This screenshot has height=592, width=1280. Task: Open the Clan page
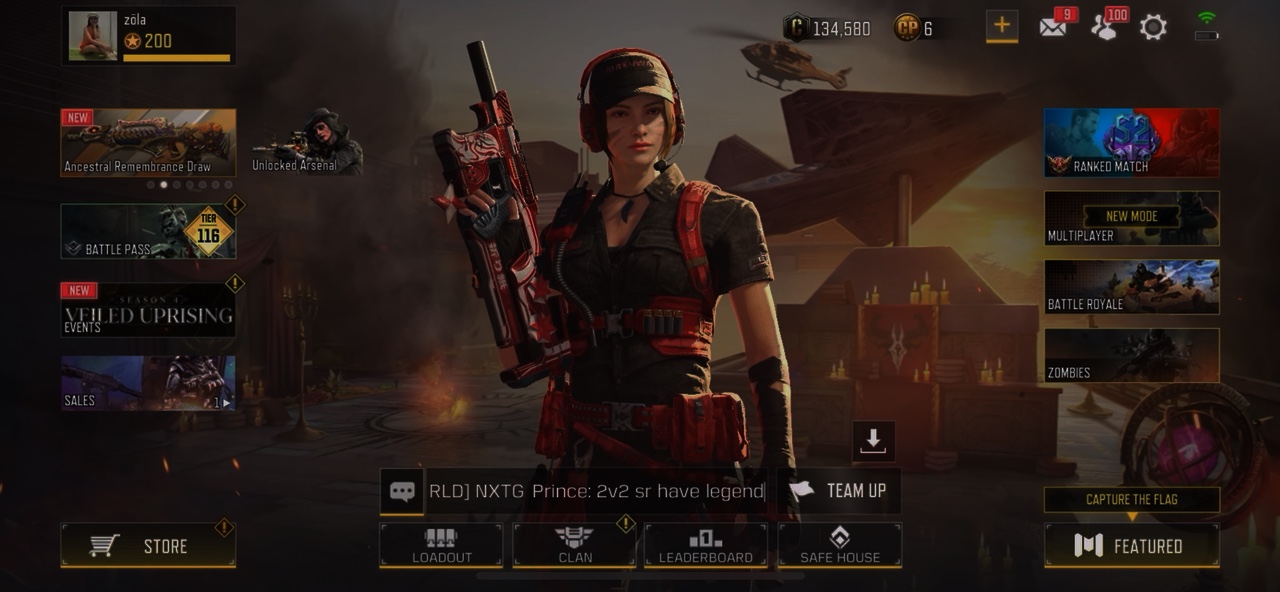(574, 545)
